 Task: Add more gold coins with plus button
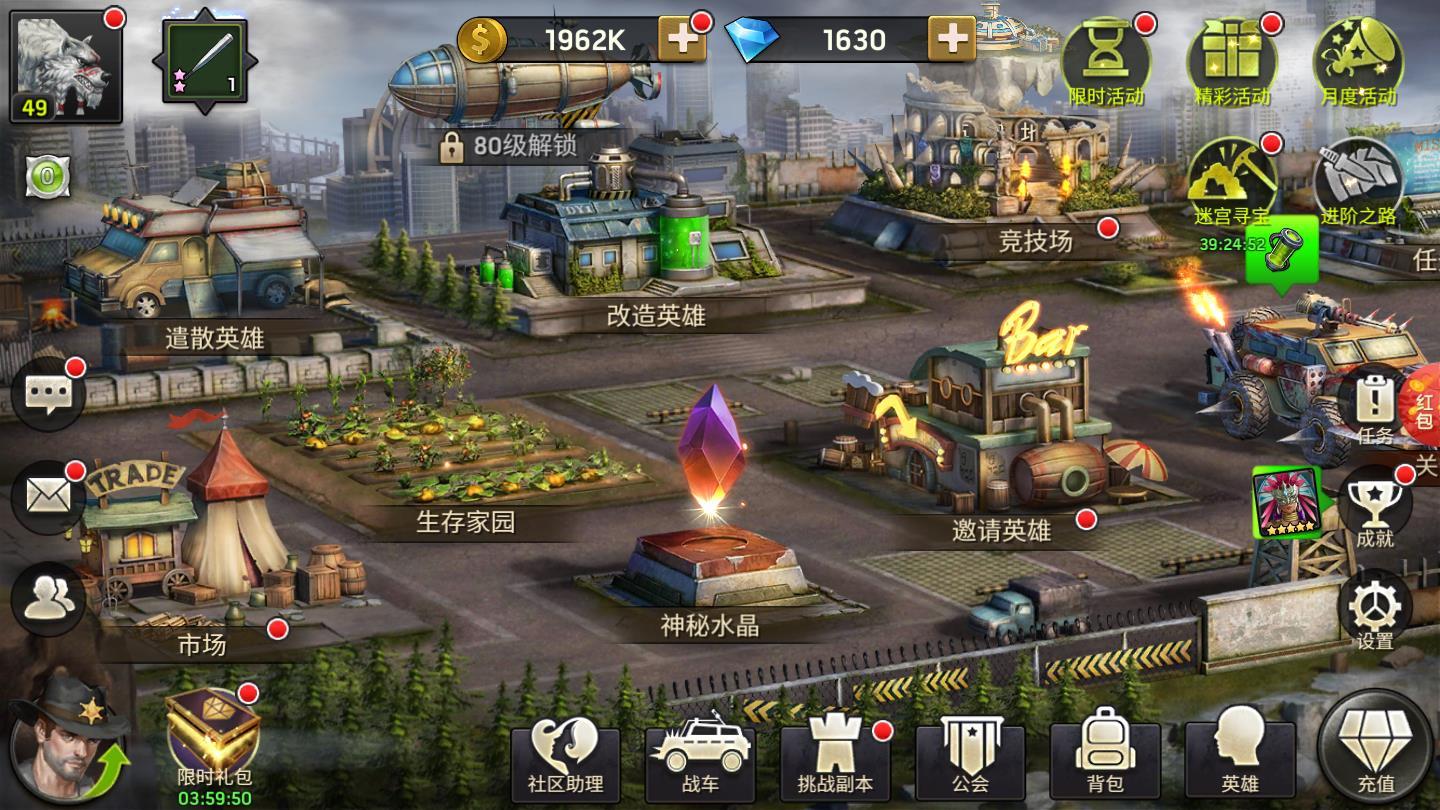pyautogui.click(x=682, y=40)
